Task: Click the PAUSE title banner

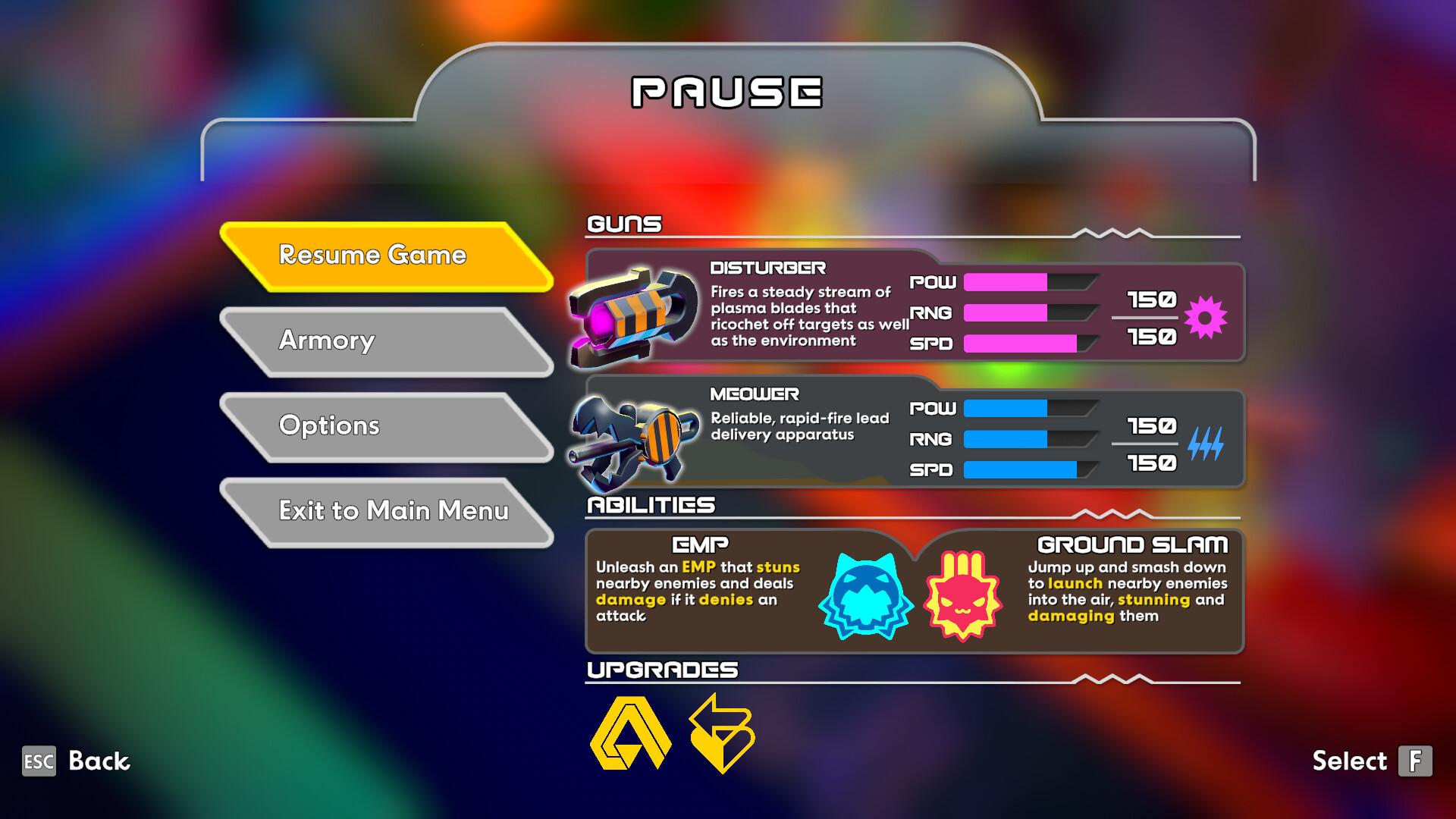Action: click(726, 93)
